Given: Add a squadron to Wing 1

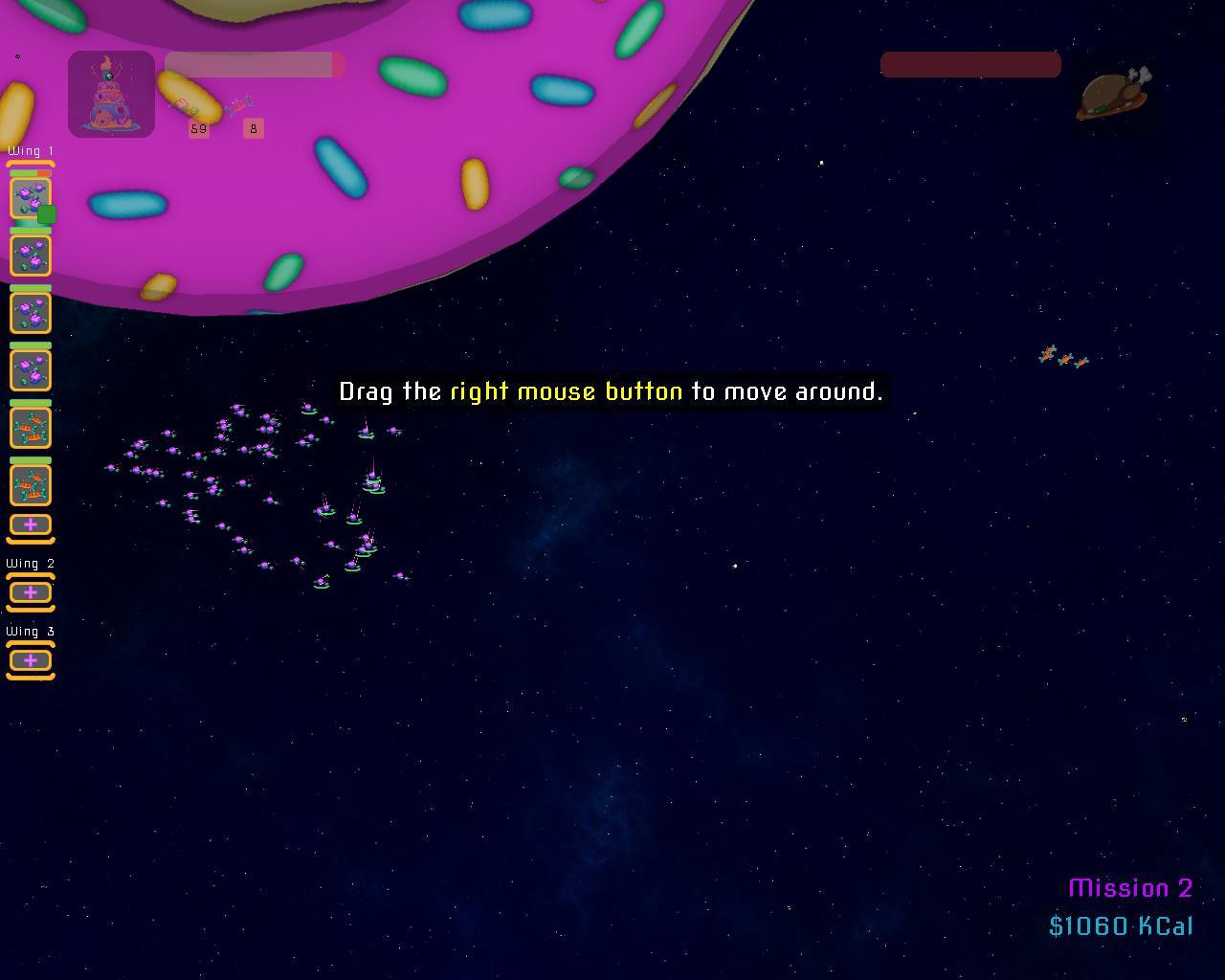Looking at the screenshot, I should pos(31,525).
